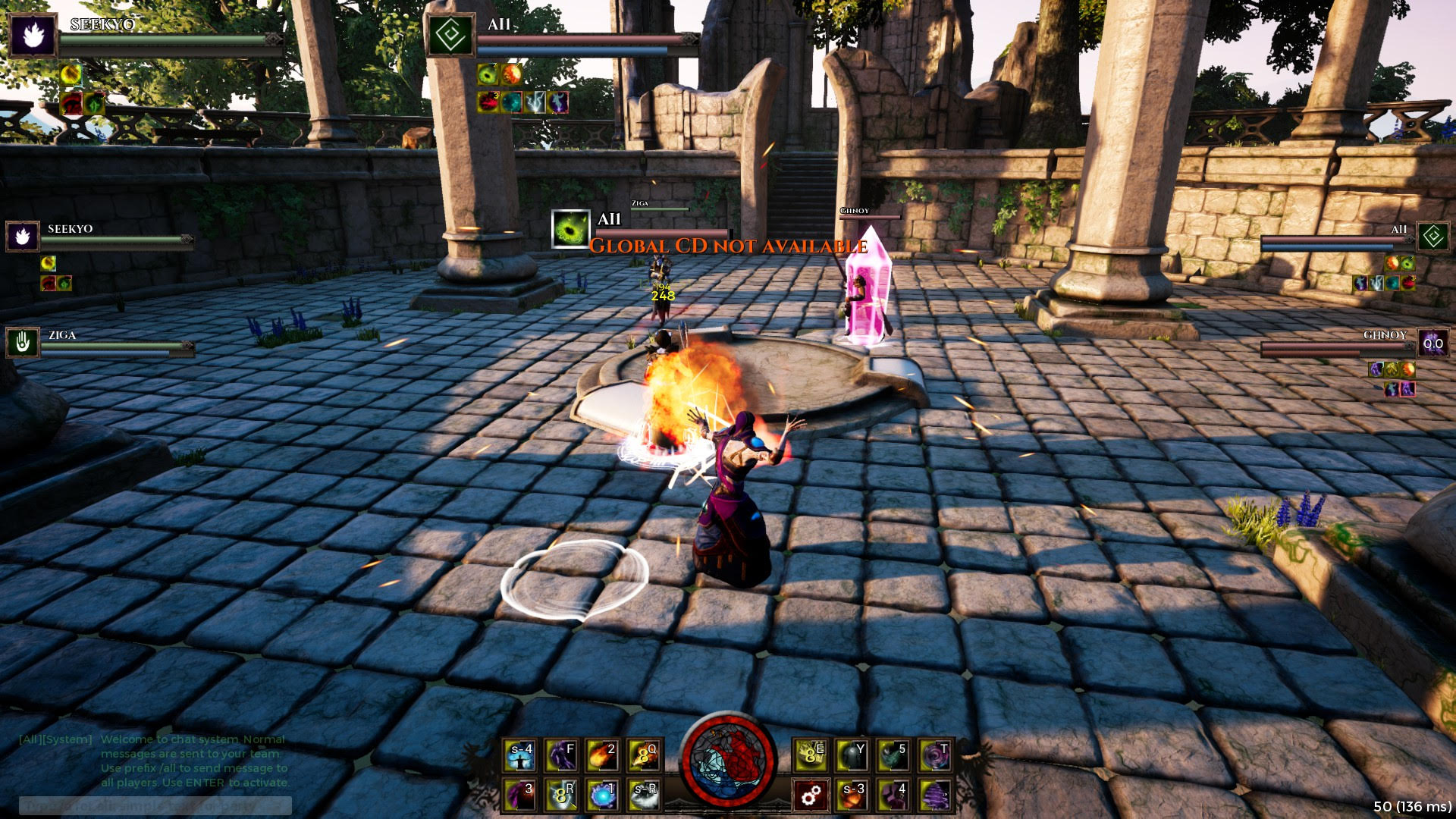Cast the s-R white smoke ability
The image size is (1456, 819).
pyautogui.click(x=645, y=794)
